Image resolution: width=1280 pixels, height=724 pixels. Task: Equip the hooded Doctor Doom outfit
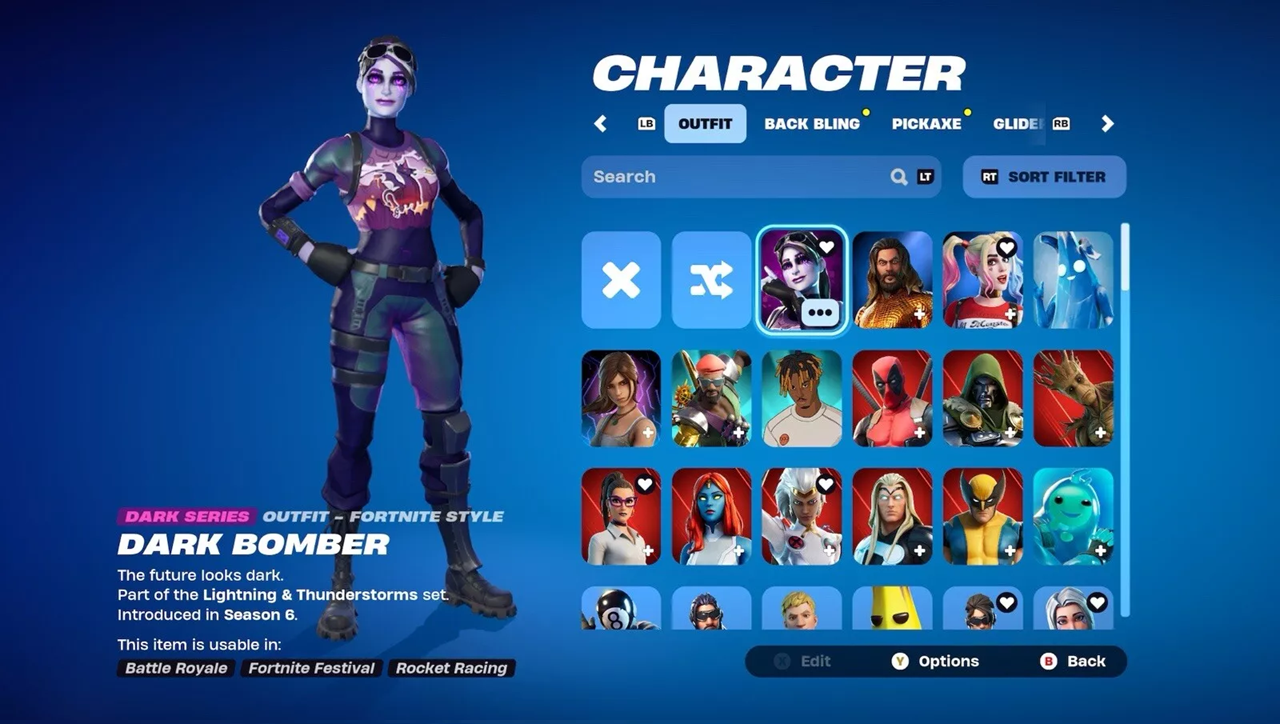coord(982,398)
